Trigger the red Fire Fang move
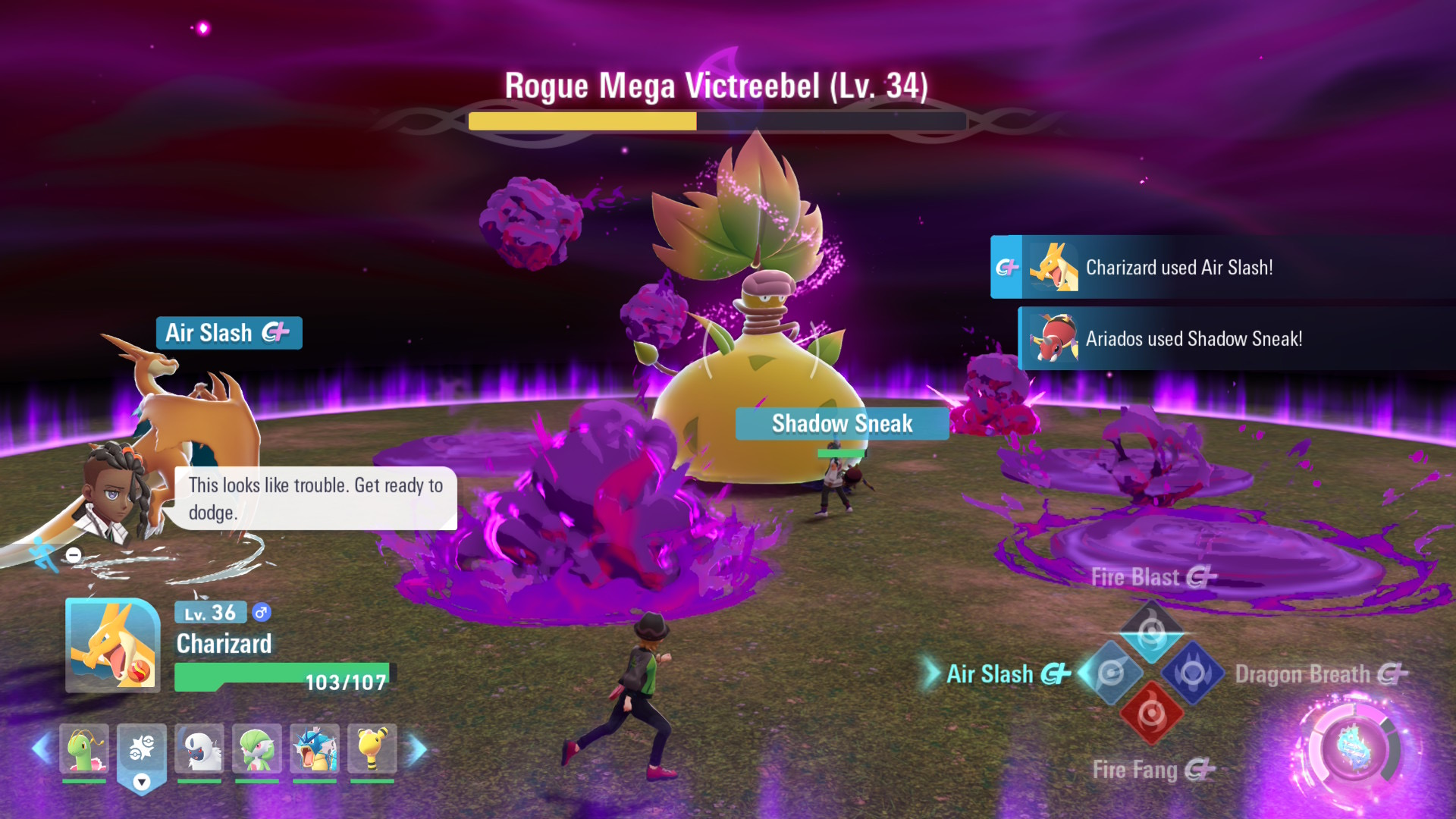This screenshot has width=1456, height=819. pos(1151,714)
